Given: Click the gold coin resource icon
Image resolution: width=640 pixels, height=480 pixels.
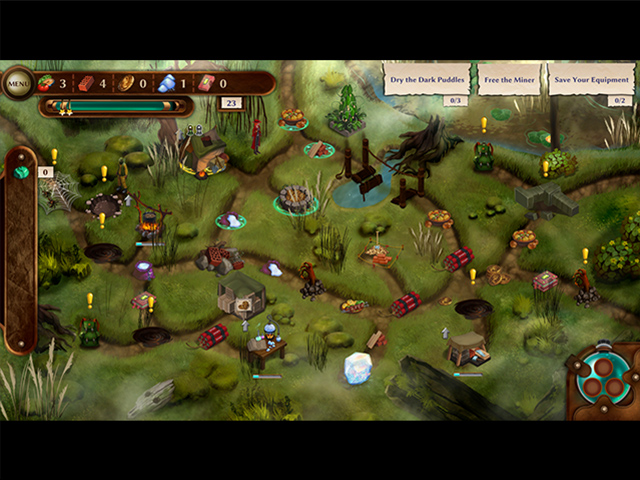Looking at the screenshot, I should point(126,84).
